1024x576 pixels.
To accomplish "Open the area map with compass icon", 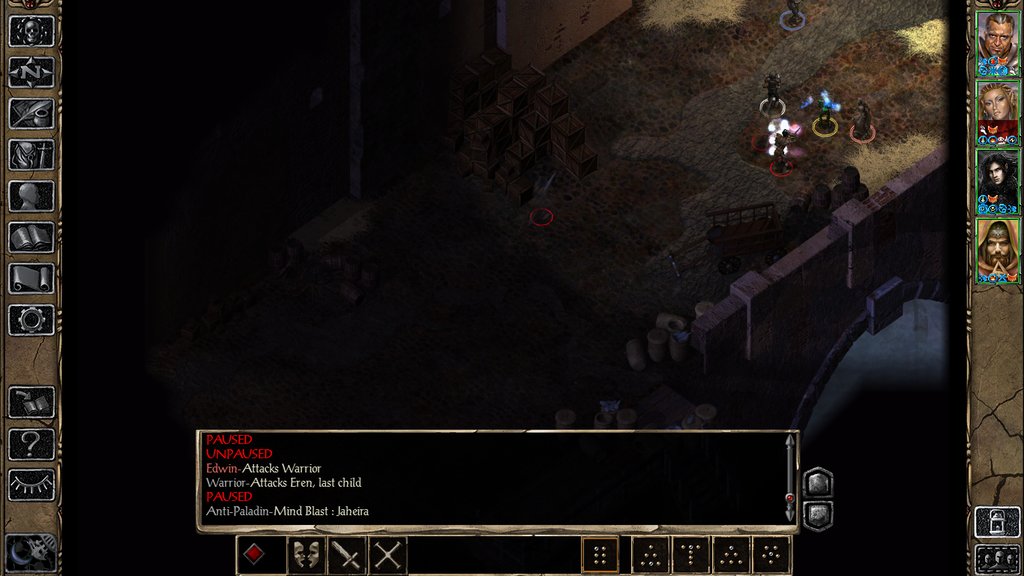I will 31,72.
